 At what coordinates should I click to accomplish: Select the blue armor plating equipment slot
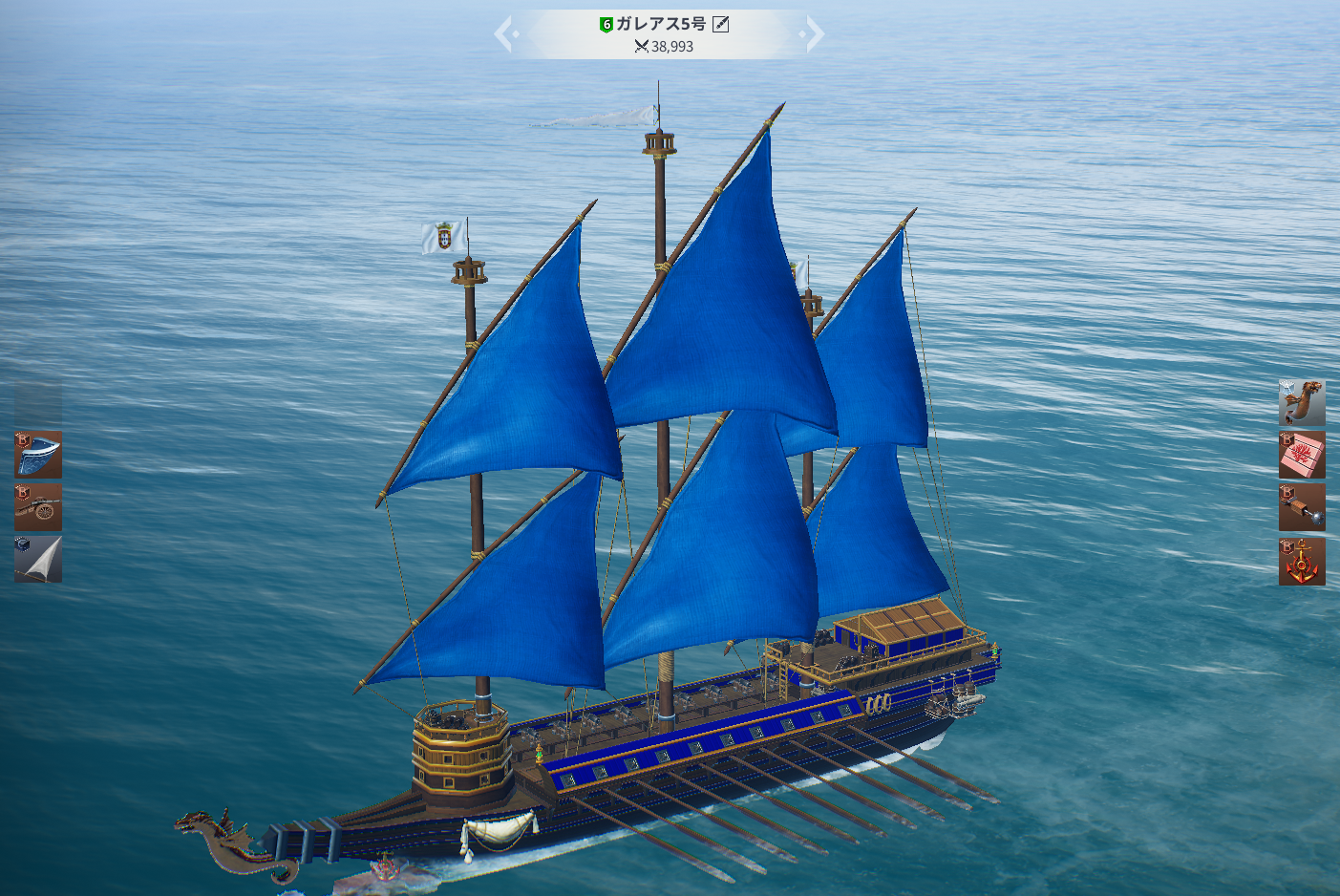[x=38, y=455]
